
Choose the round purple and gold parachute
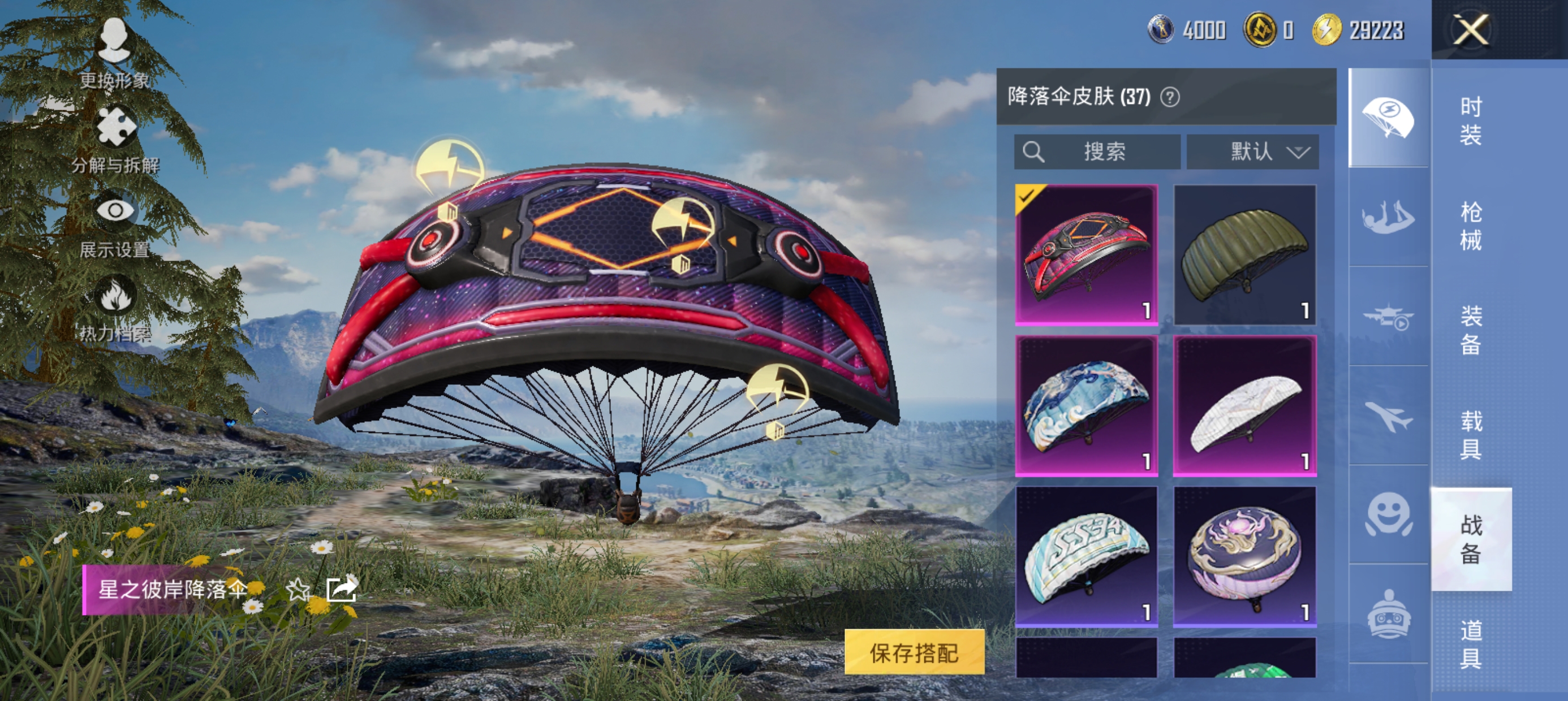click(1245, 556)
